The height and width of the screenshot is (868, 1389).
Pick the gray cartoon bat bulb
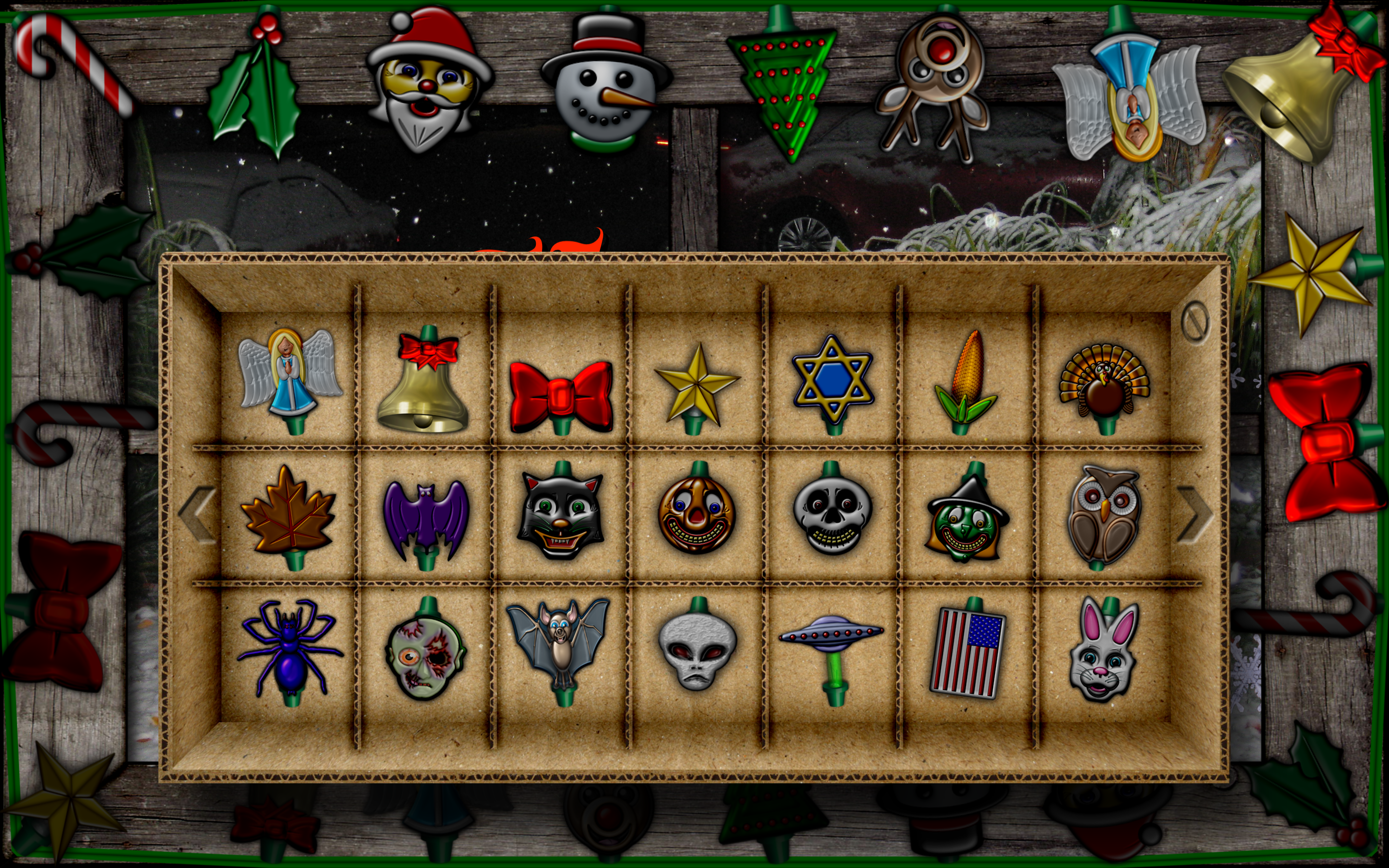point(558,643)
